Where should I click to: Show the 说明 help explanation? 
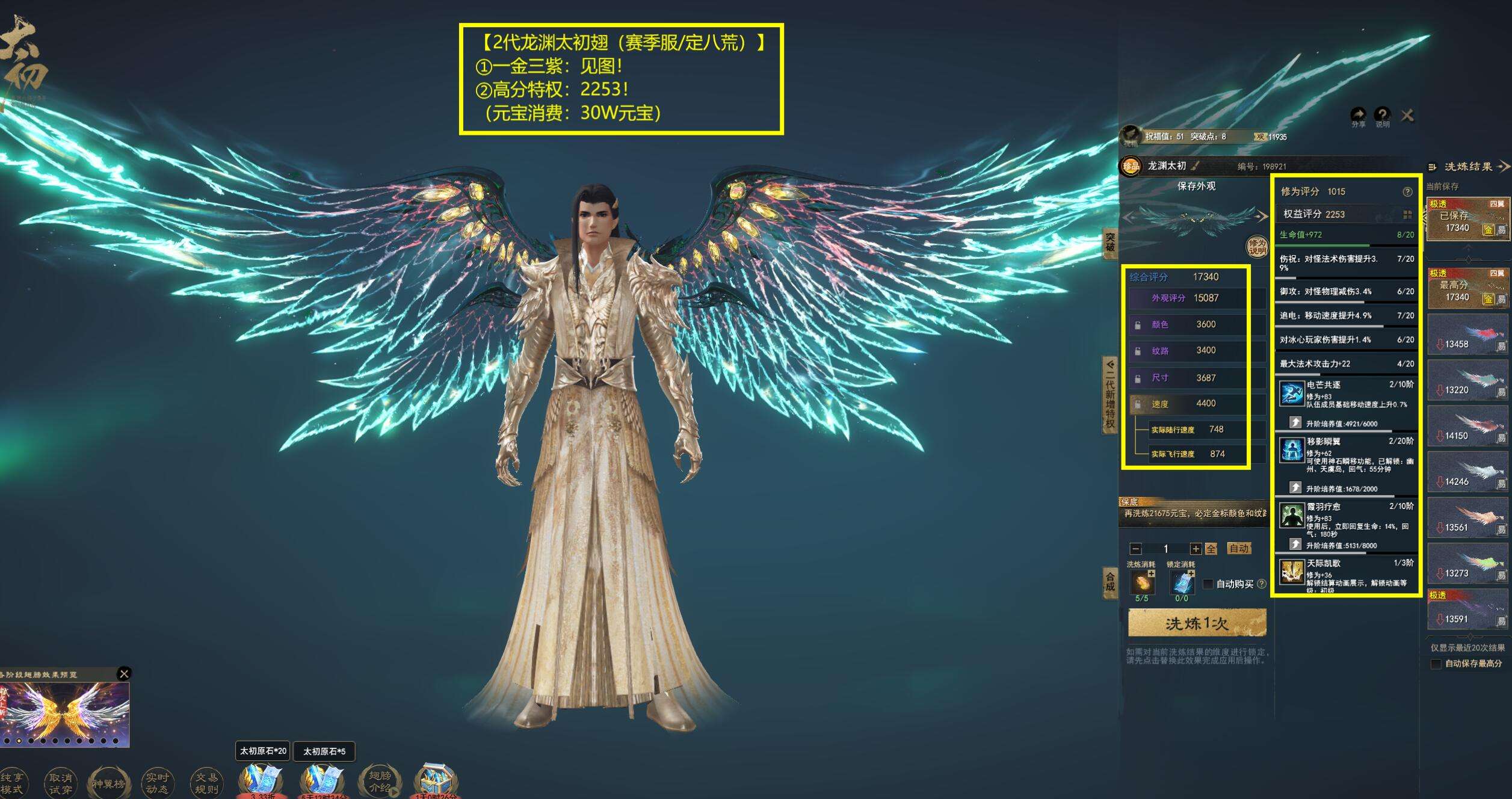point(1382,116)
